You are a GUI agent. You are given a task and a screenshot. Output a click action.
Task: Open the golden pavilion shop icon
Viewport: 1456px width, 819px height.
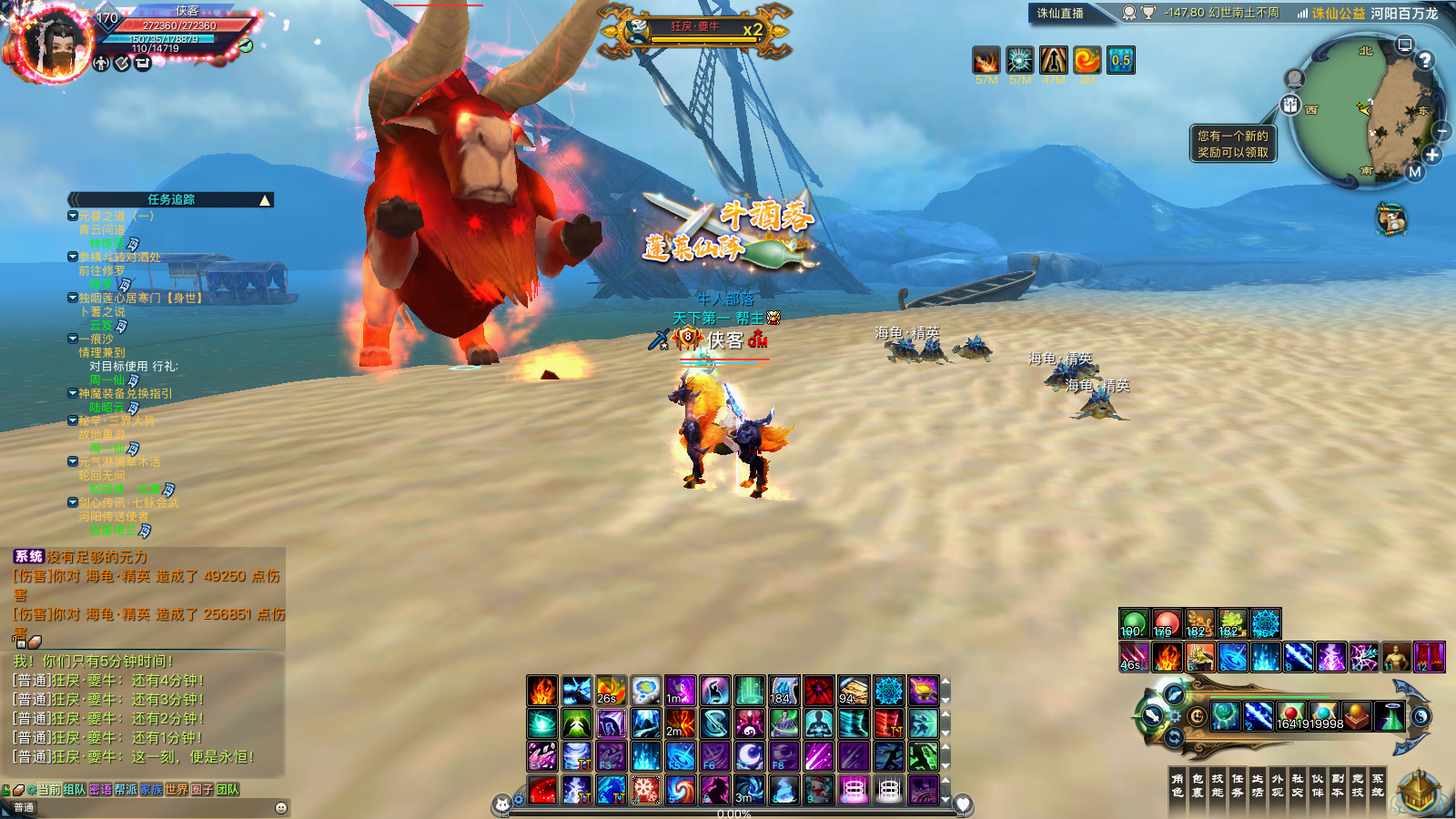(x=1420, y=792)
